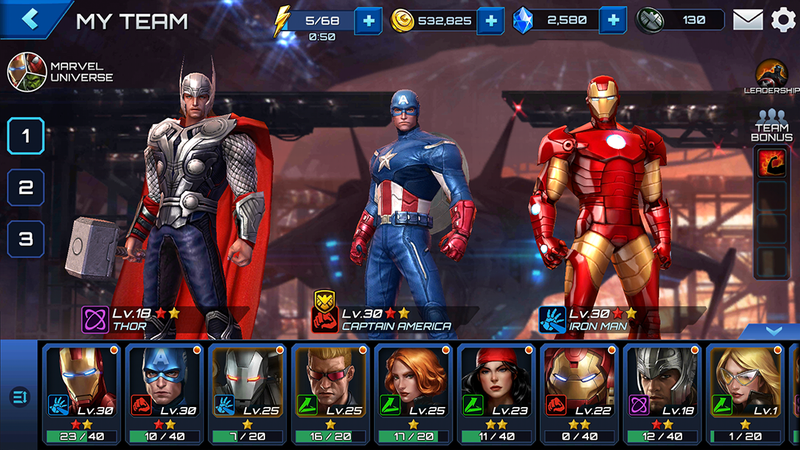Purchase crystals with the plus button
This screenshot has height=450, width=800.
[612, 20]
